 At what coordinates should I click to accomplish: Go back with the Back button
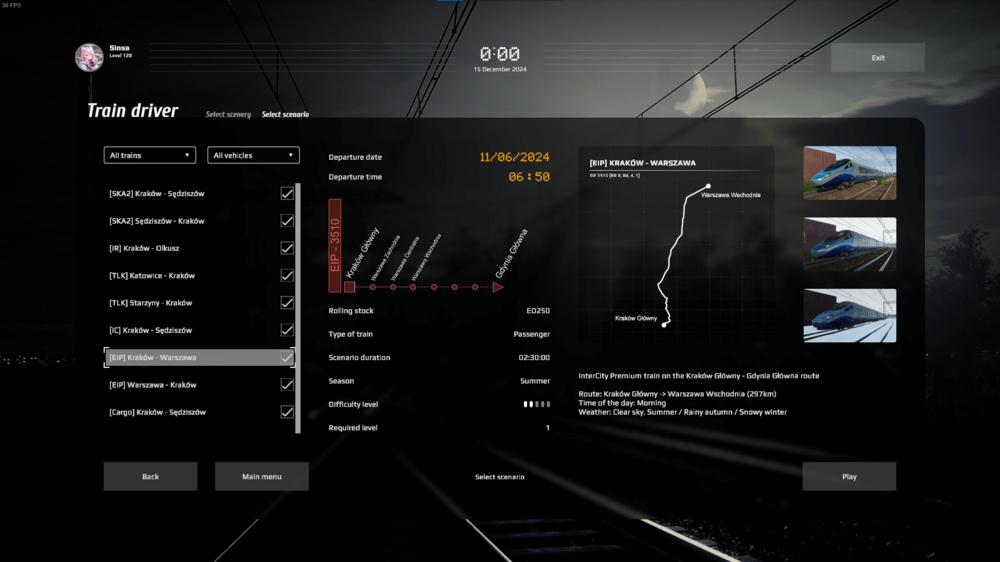tap(150, 476)
